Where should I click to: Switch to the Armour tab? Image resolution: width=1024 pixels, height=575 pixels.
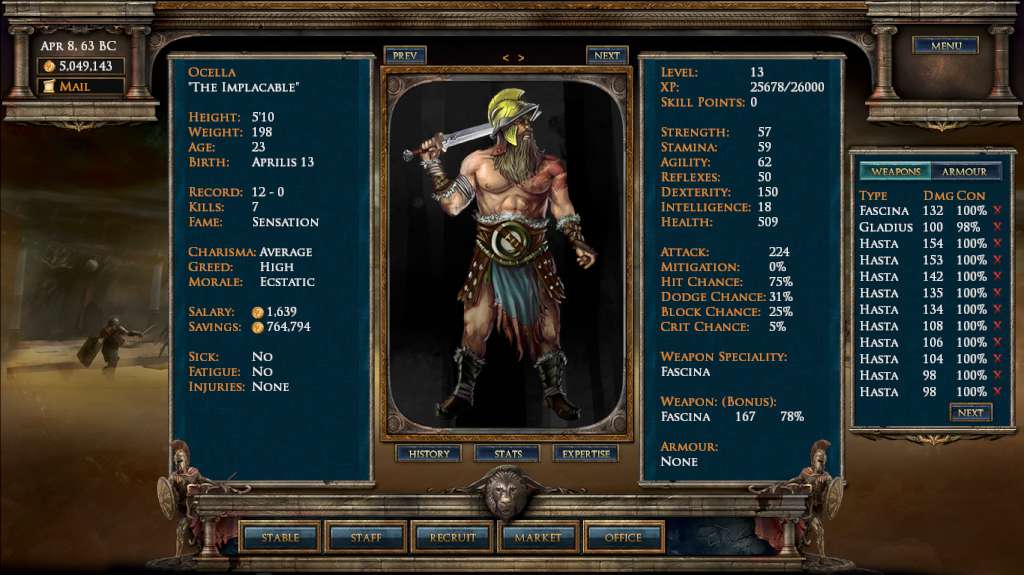click(x=965, y=171)
